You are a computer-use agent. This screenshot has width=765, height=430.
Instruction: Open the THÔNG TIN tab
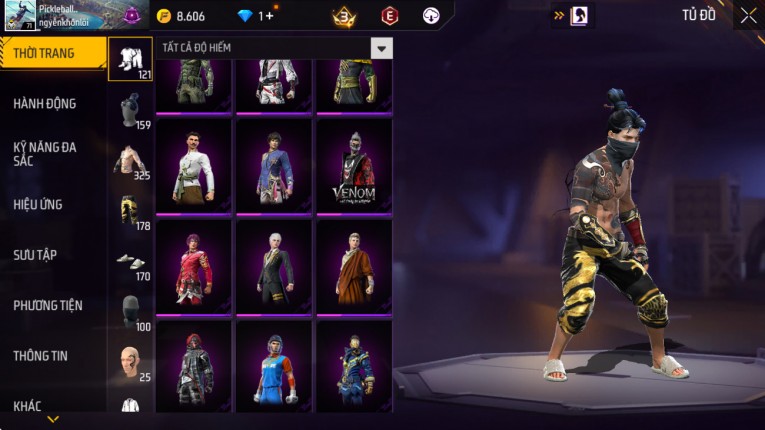click(x=41, y=355)
